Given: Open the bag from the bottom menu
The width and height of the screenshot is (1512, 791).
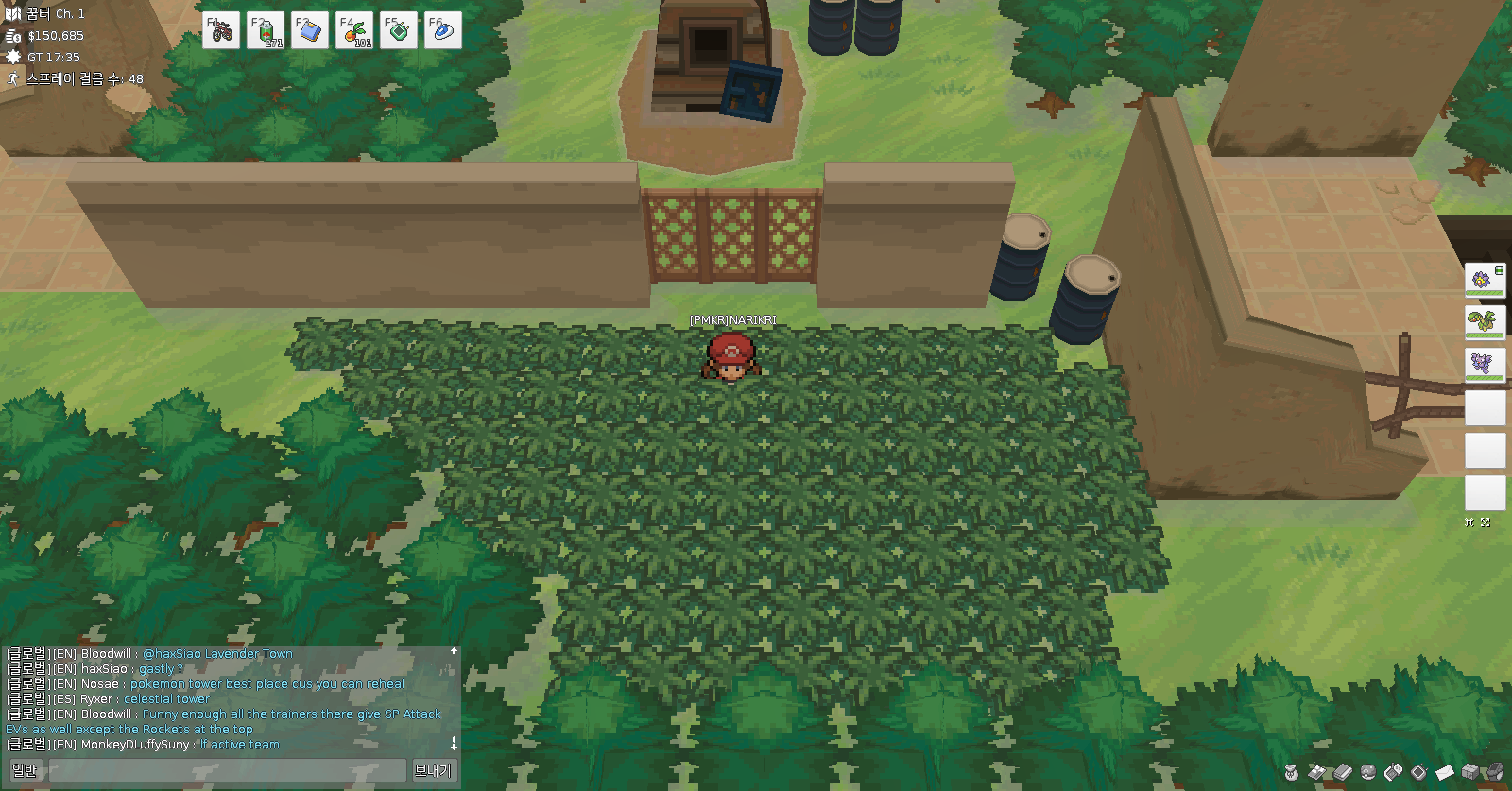Looking at the screenshot, I should click(x=1291, y=772).
